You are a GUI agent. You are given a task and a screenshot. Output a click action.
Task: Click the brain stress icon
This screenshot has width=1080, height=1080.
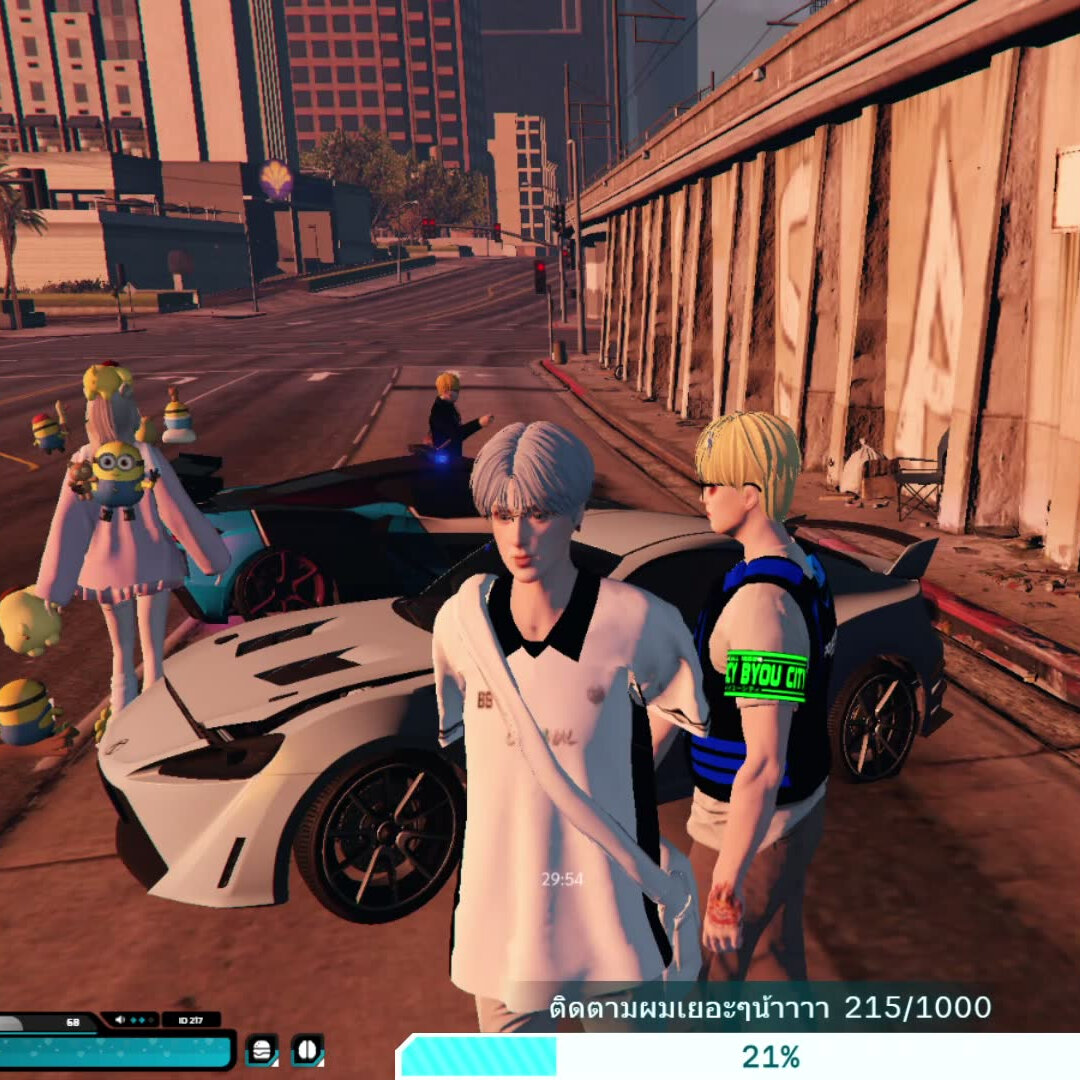[x=307, y=1050]
